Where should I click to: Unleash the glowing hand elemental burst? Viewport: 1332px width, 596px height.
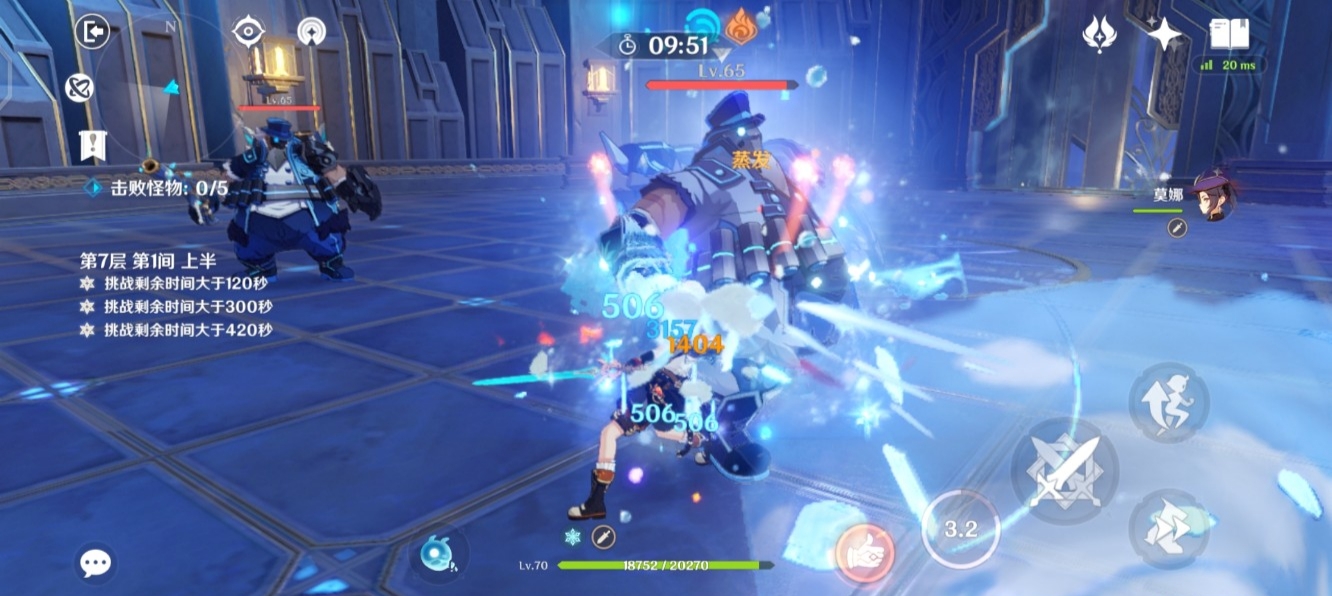(864, 551)
